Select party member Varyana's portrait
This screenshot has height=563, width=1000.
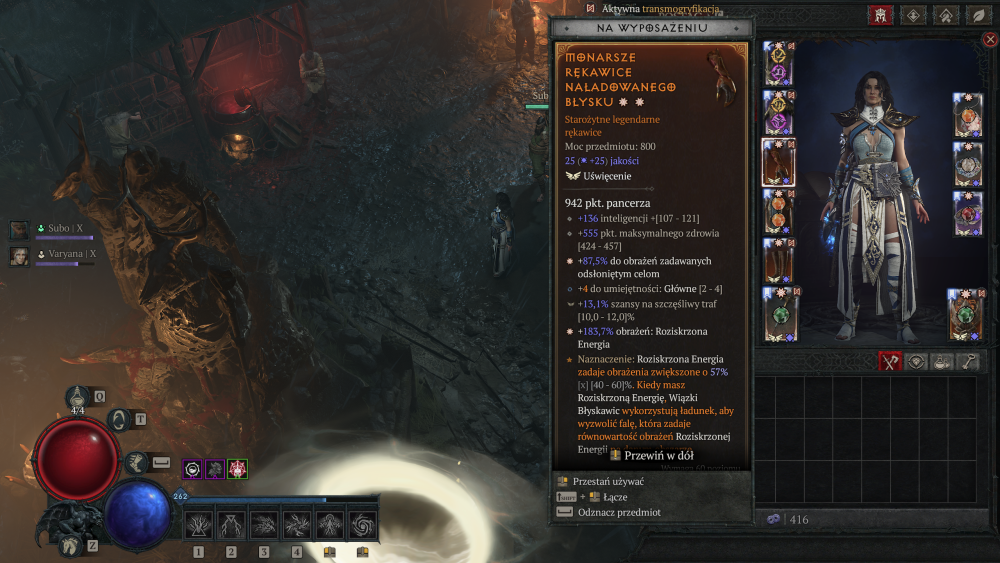(20, 255)
